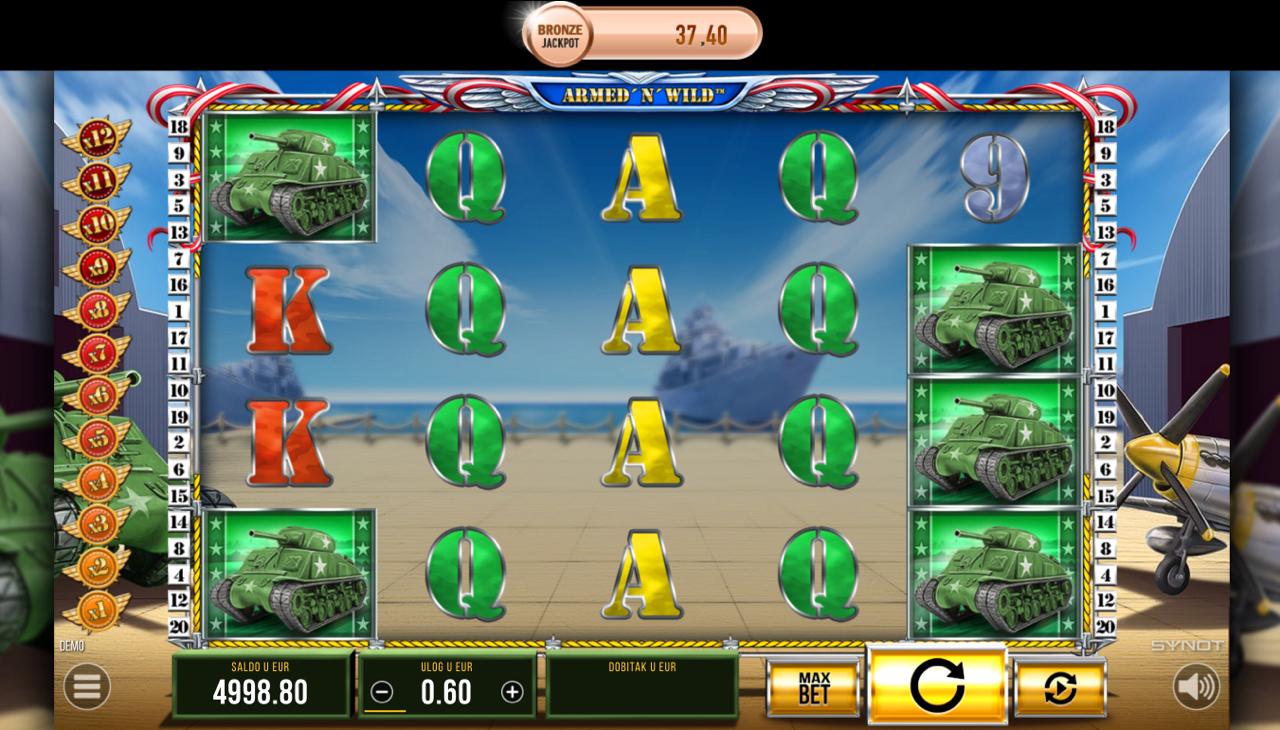Toggle the sound speaker icon

1196,687
